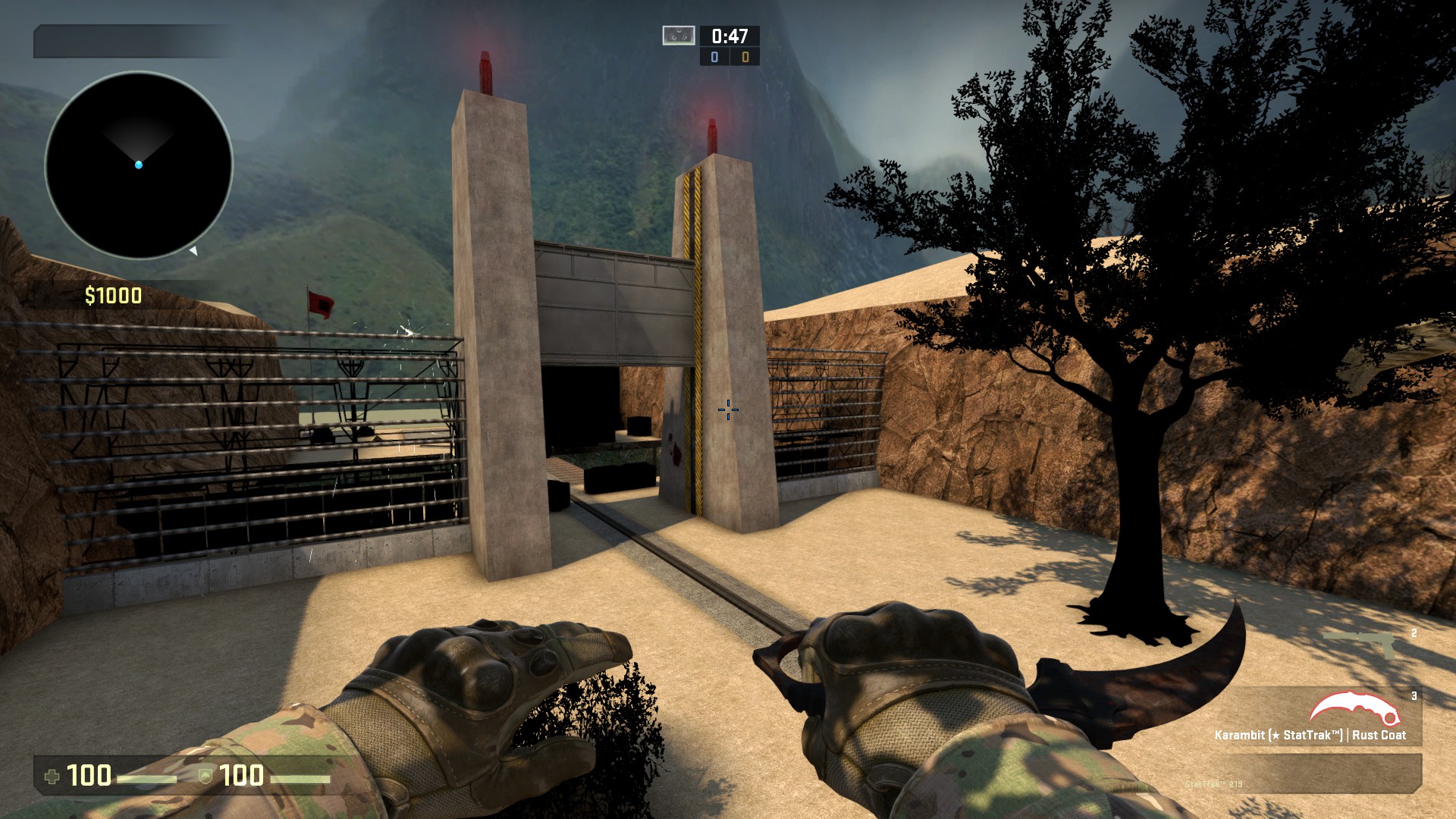
Task: Click the bomb icon beside the timer
Action: [678, 36]
